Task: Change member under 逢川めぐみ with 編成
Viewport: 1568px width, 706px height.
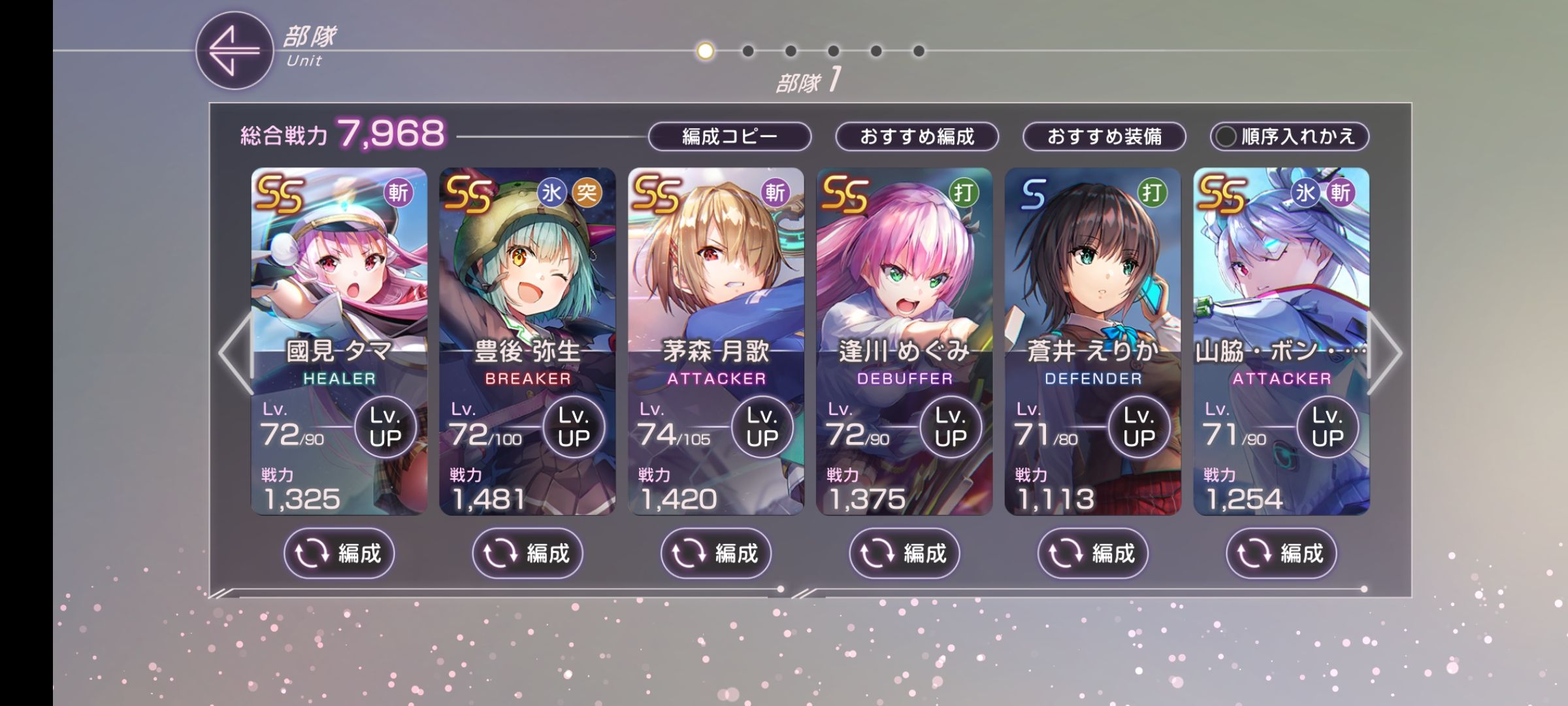Action: 904,554
